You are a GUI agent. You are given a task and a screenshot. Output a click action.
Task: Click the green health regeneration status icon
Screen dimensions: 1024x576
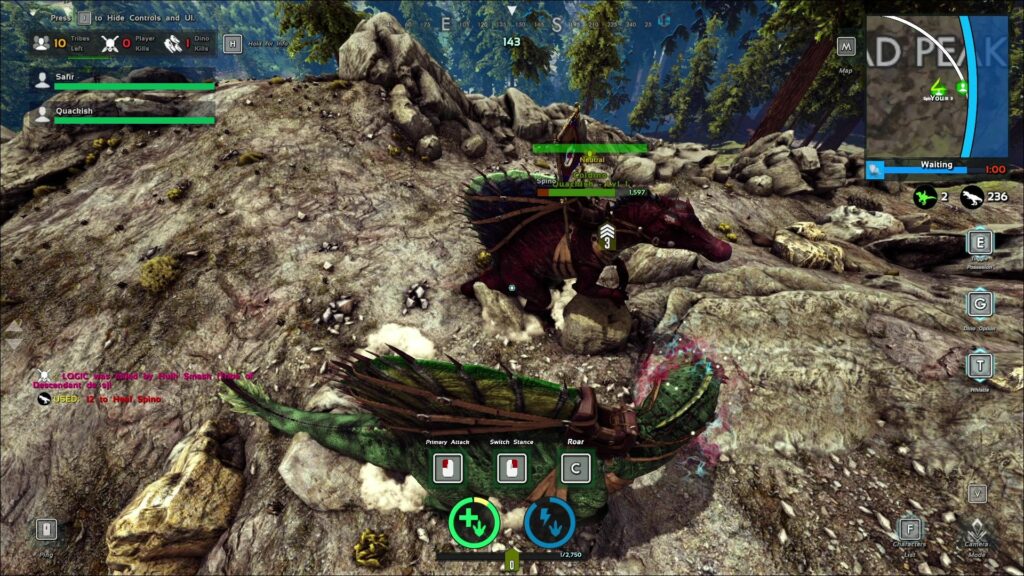(474, 521)
